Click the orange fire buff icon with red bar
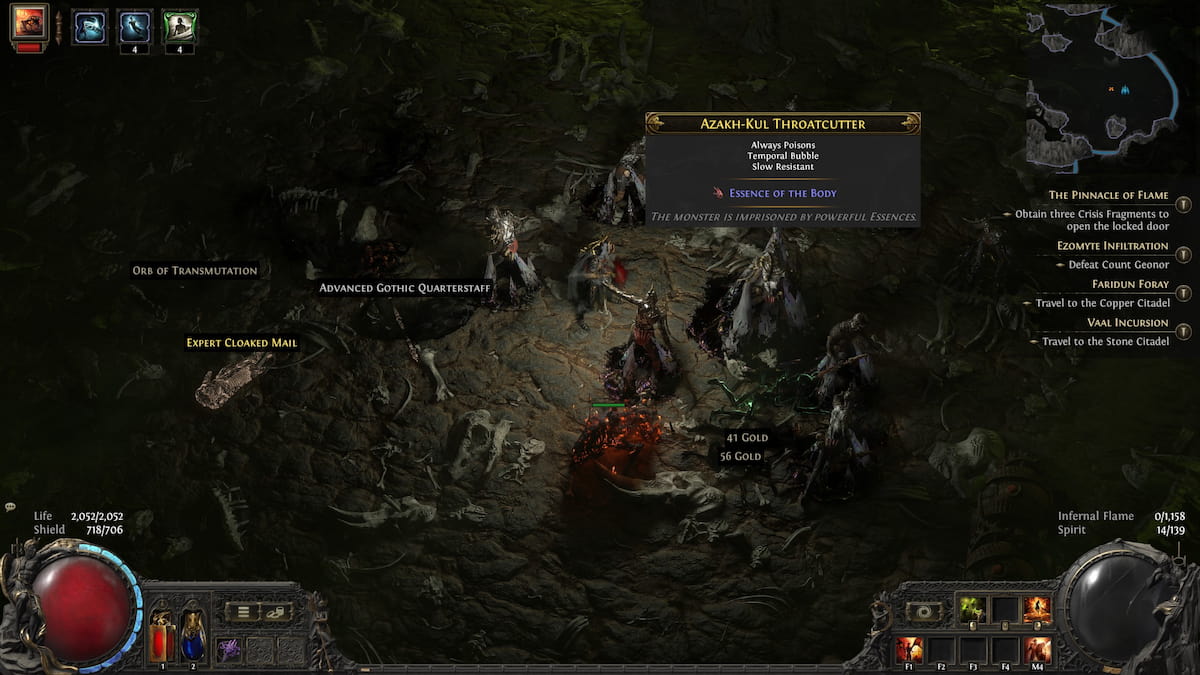This screenshot has height=675, width=1200. tap(29, 23)
